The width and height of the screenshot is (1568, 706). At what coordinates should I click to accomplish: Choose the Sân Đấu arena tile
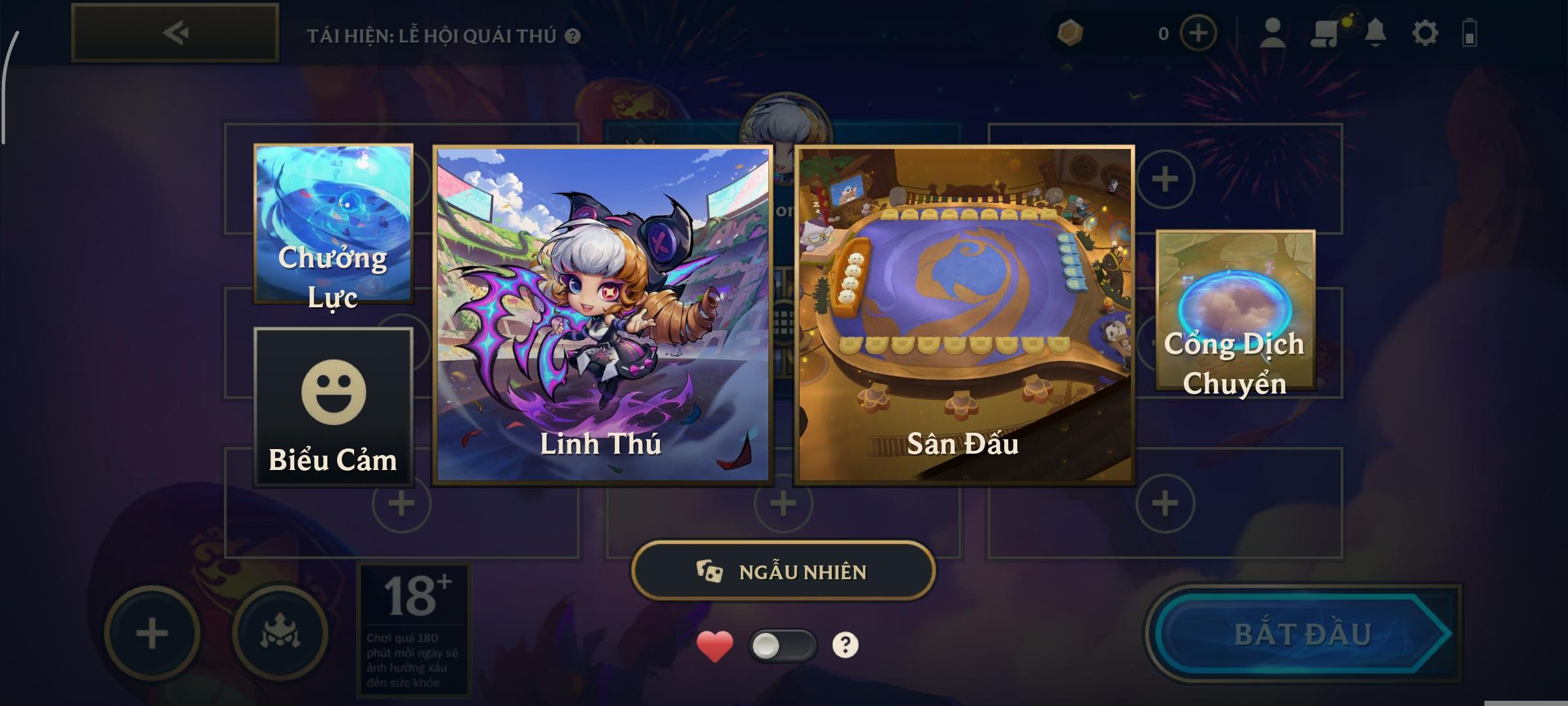click(x=964, y=314)
